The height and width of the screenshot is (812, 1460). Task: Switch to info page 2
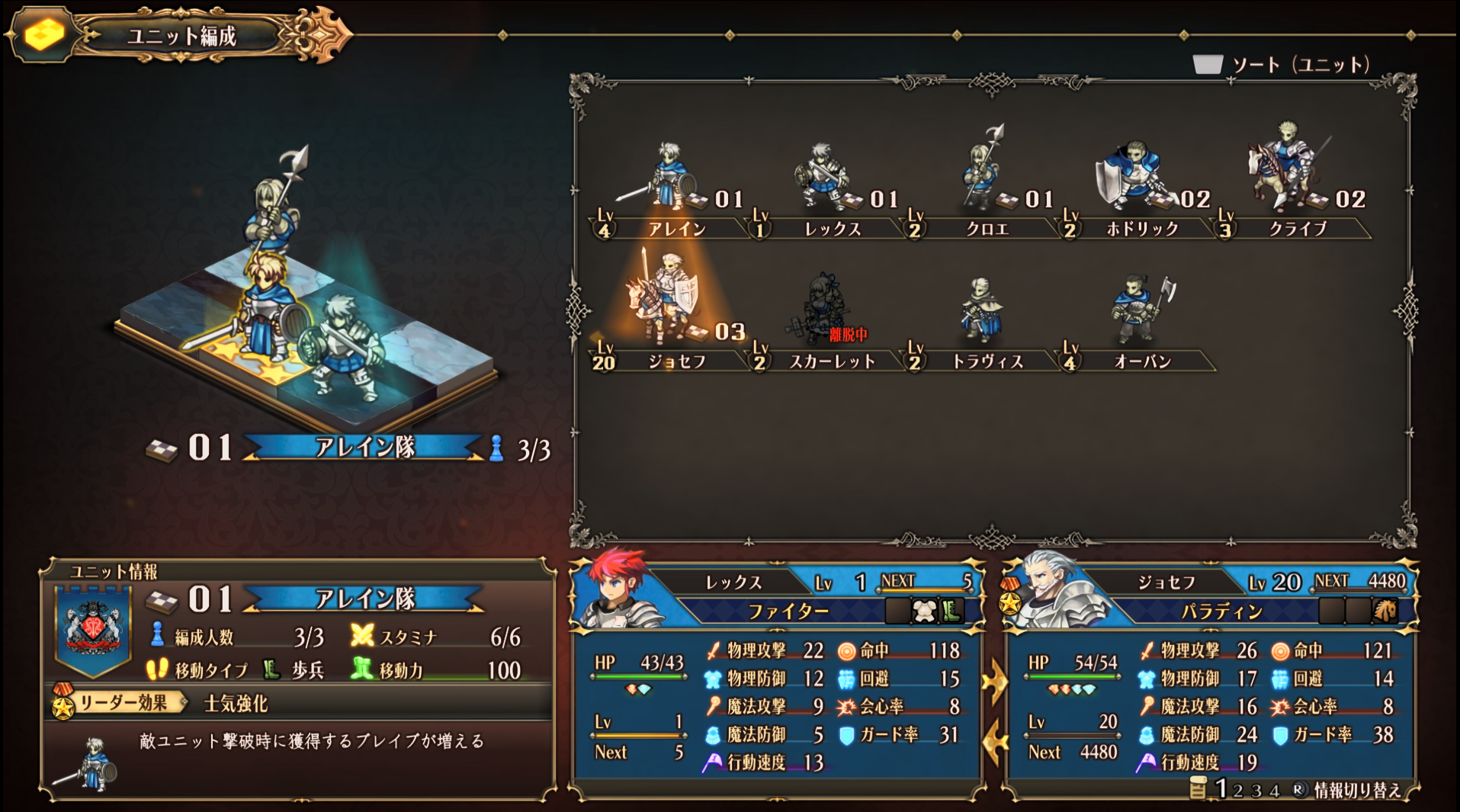click(x=1238, y=791)
